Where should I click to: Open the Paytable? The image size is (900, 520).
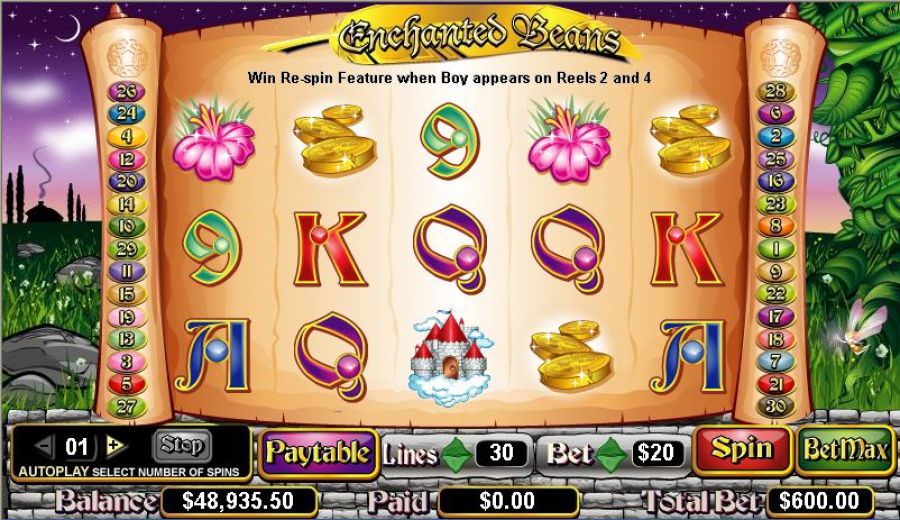click(318, 452)
